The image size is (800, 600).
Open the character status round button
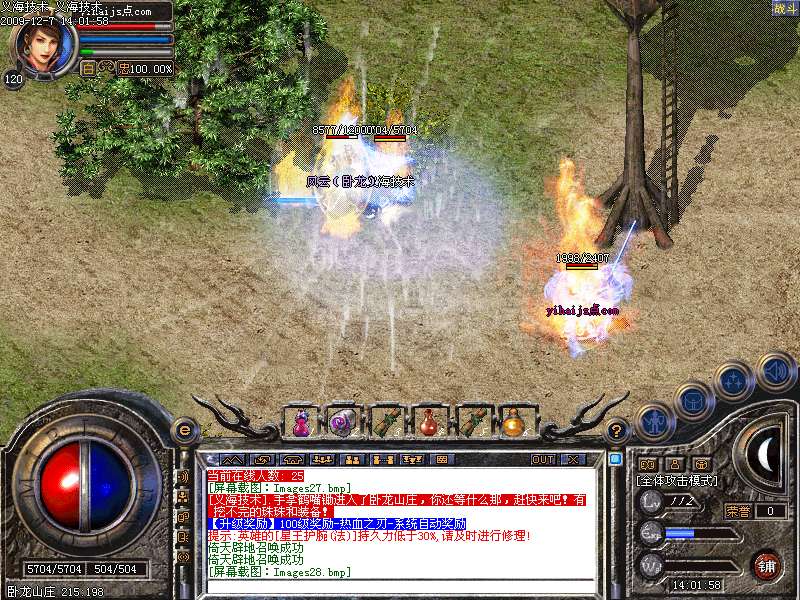pos(655,422)
